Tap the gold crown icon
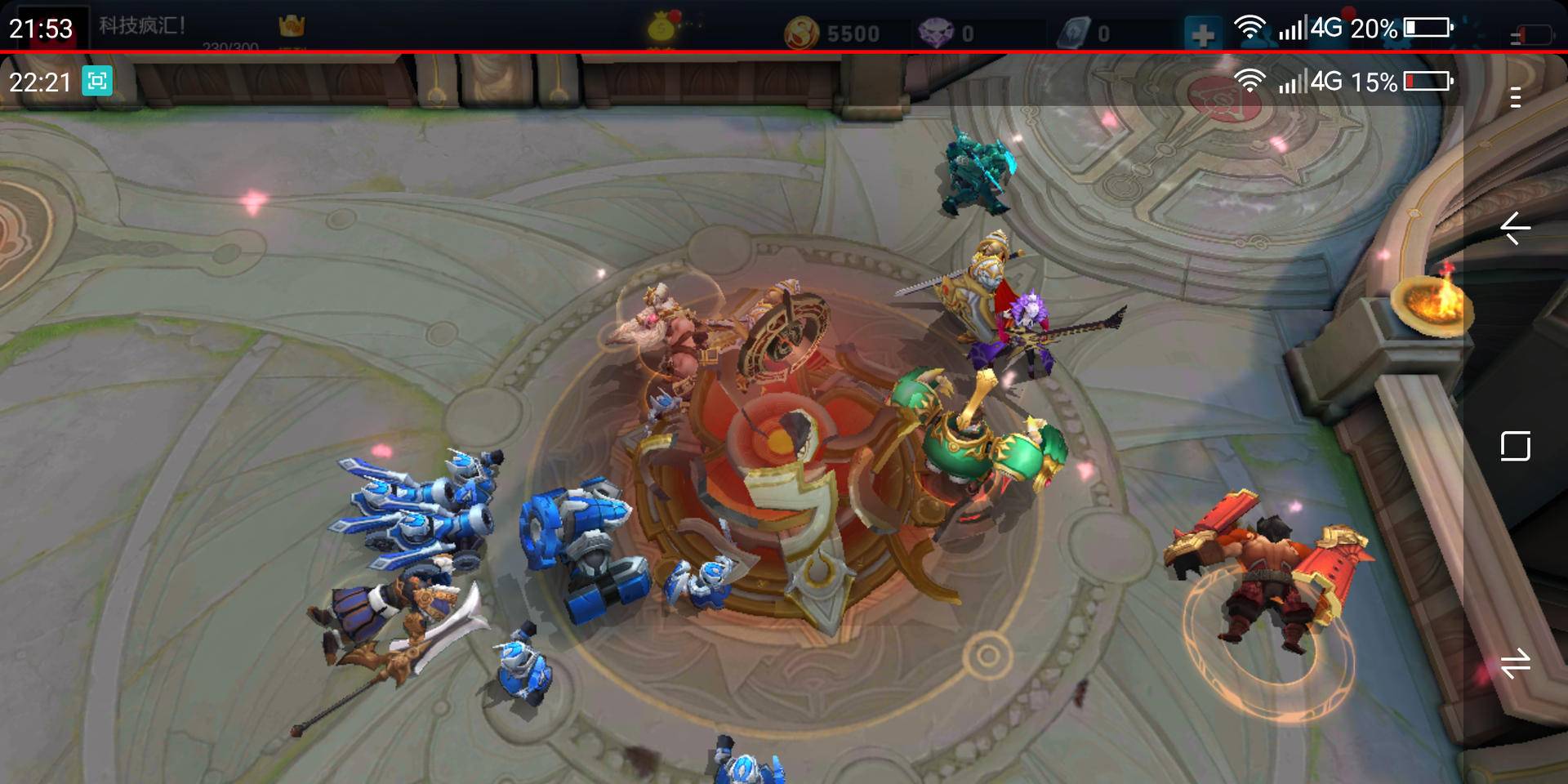Image resolution: width=1568 pixels, height=784 pixels. [x=292, y=26]
